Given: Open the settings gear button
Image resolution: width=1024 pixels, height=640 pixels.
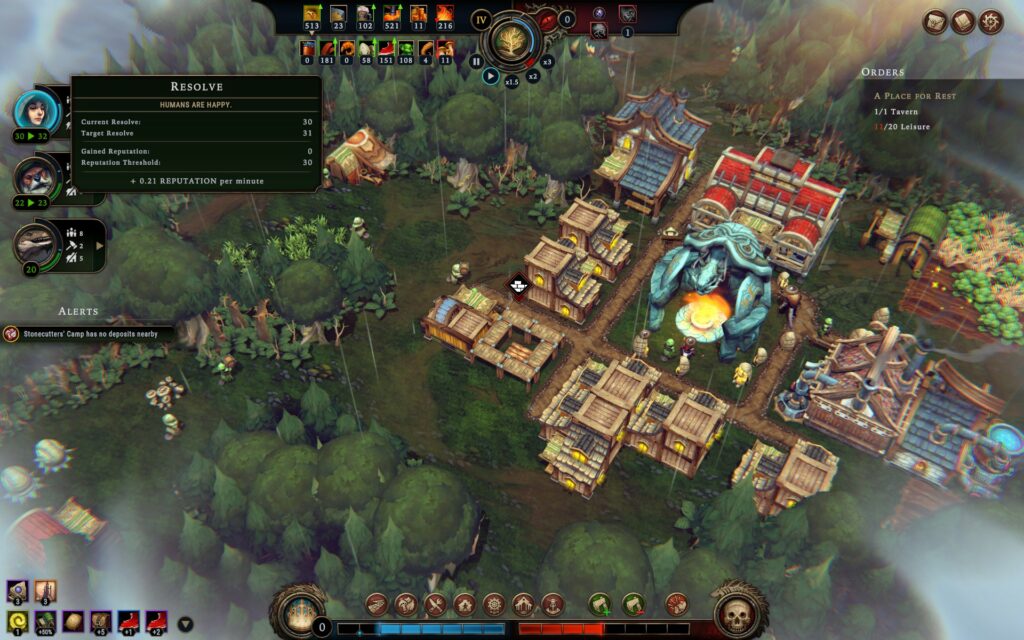Looking at the screenshot, I should point(991,21).
